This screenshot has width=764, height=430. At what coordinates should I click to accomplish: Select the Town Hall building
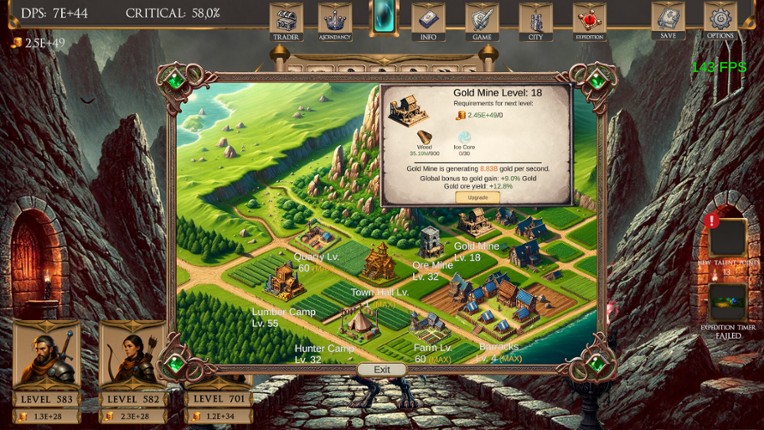coord(379,263)
